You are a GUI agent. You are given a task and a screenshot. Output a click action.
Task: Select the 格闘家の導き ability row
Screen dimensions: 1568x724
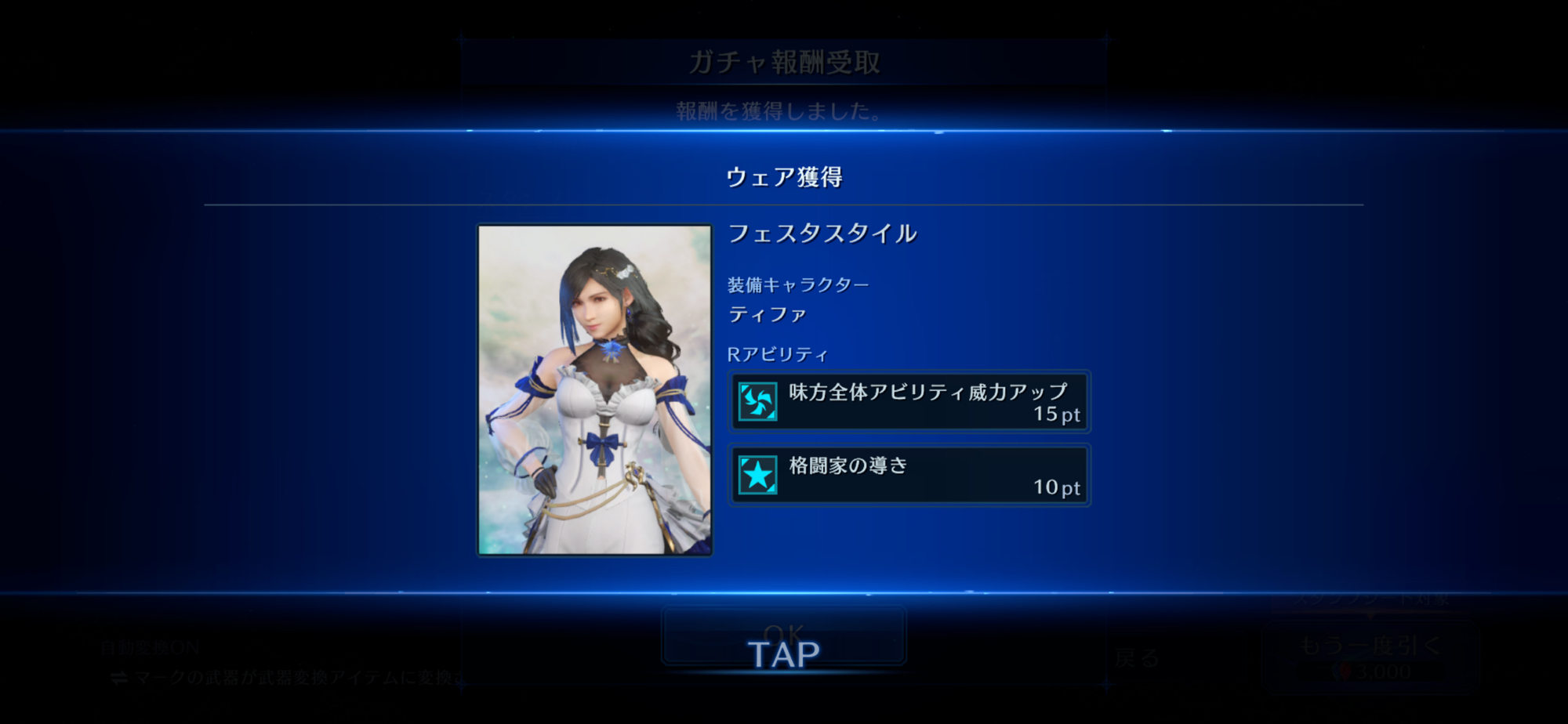coord(909,476)
